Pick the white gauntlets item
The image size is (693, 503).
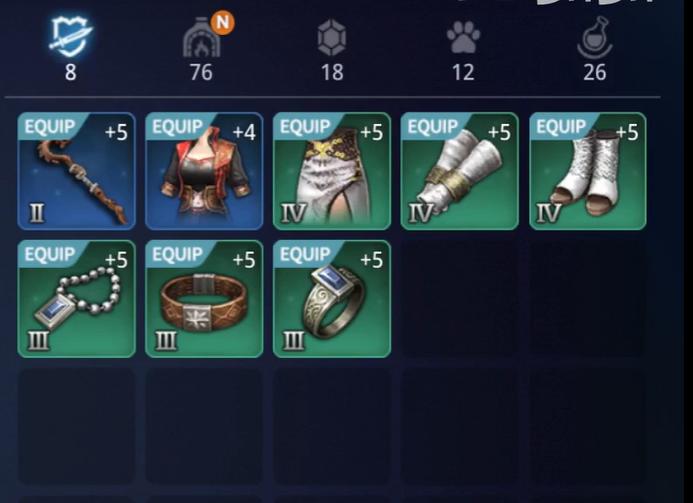(x=460, y=171)
